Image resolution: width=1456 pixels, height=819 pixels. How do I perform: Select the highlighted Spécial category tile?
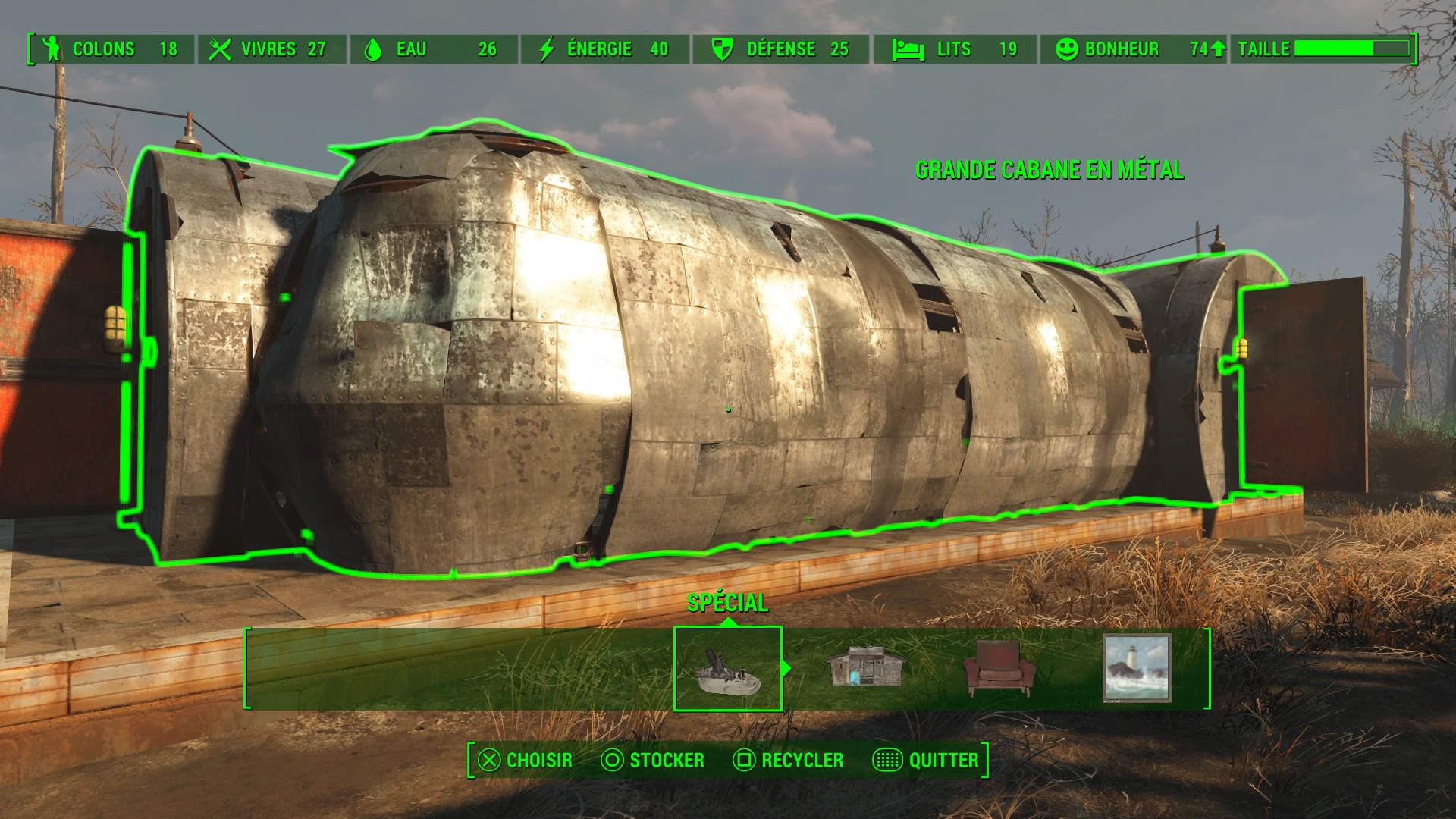(727, 669)
